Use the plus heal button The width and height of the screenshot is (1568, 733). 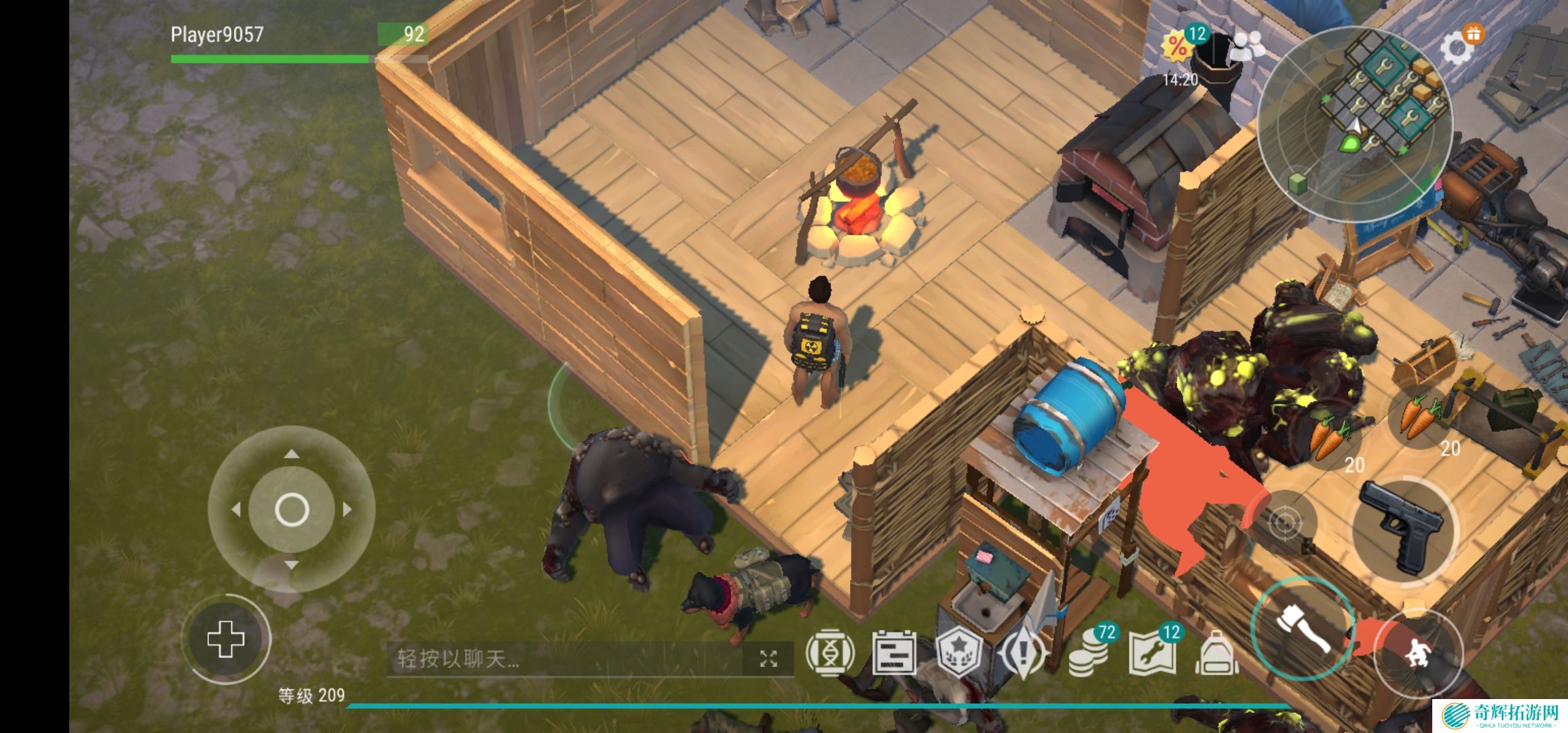(226, 639)
